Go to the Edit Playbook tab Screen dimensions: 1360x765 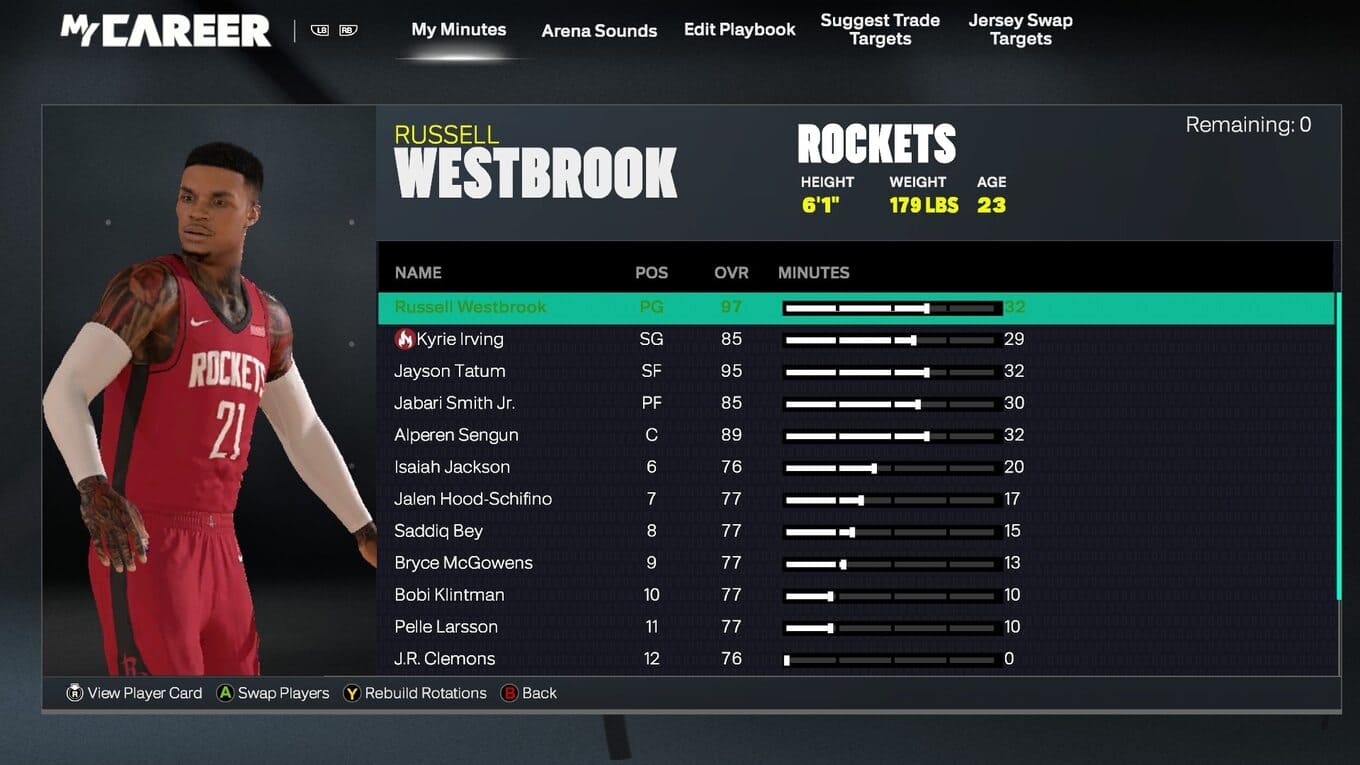739,30
